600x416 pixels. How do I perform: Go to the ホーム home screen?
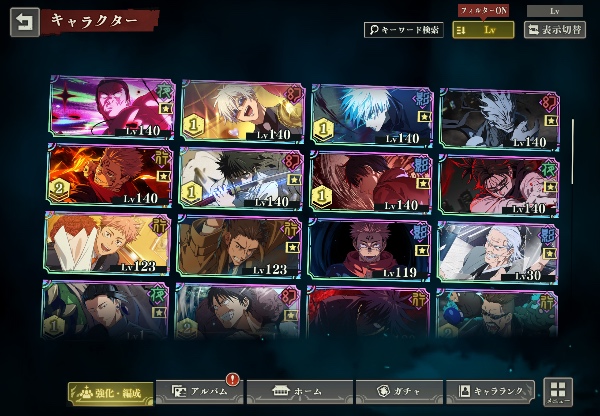click(292, 392)
